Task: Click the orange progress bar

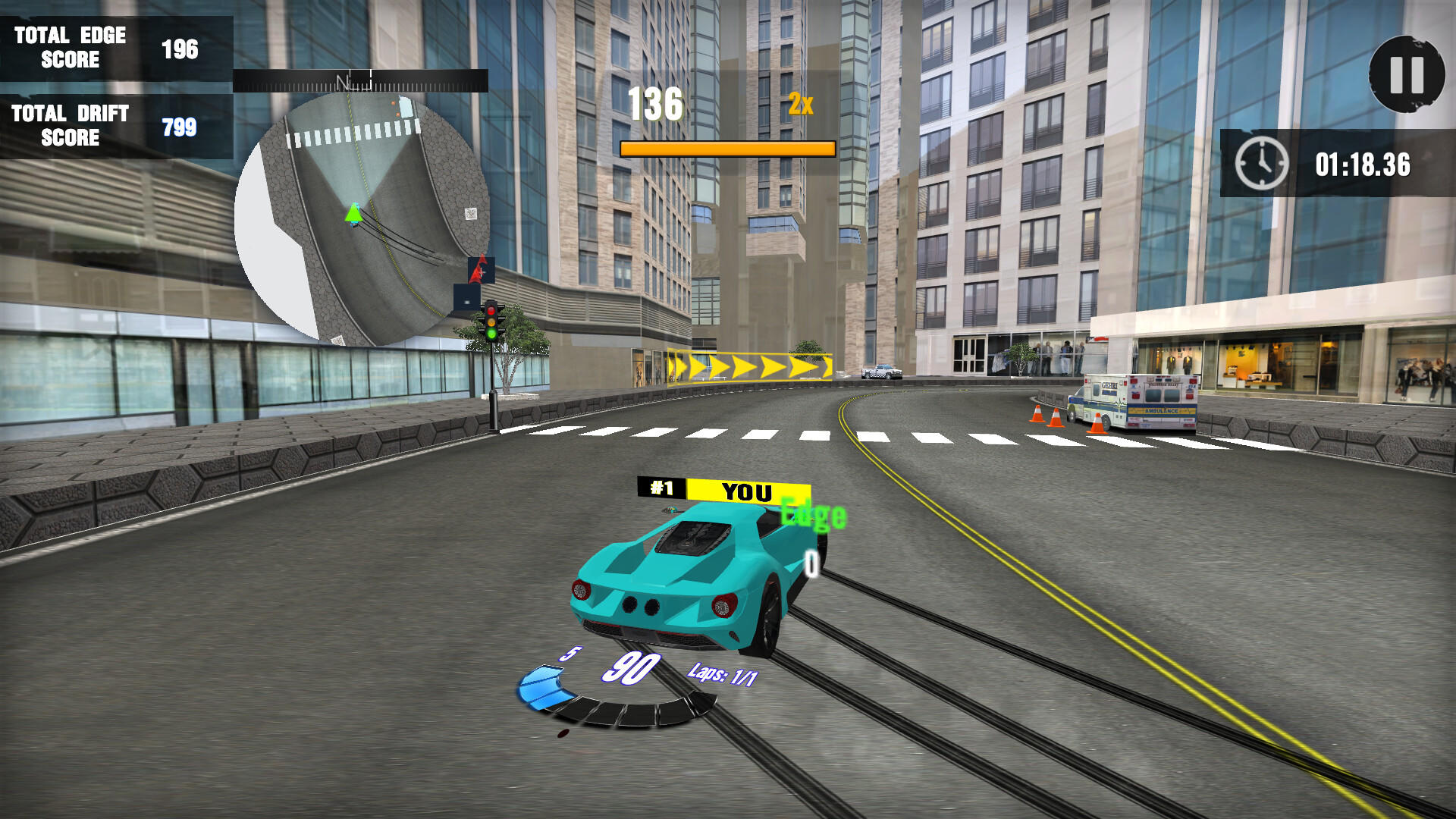Action: coord(726,149)
